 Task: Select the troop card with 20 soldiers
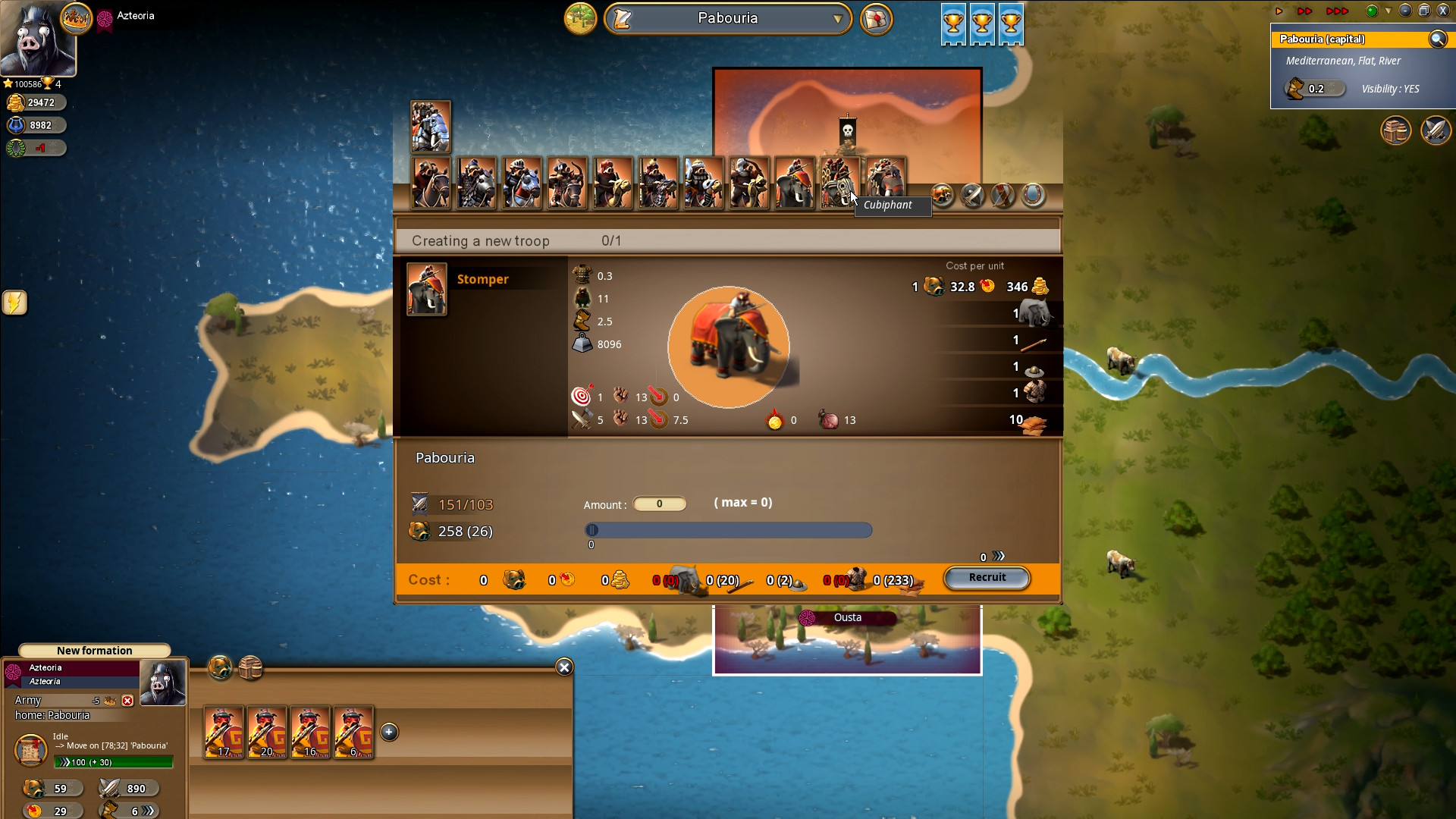coord(267,733)
